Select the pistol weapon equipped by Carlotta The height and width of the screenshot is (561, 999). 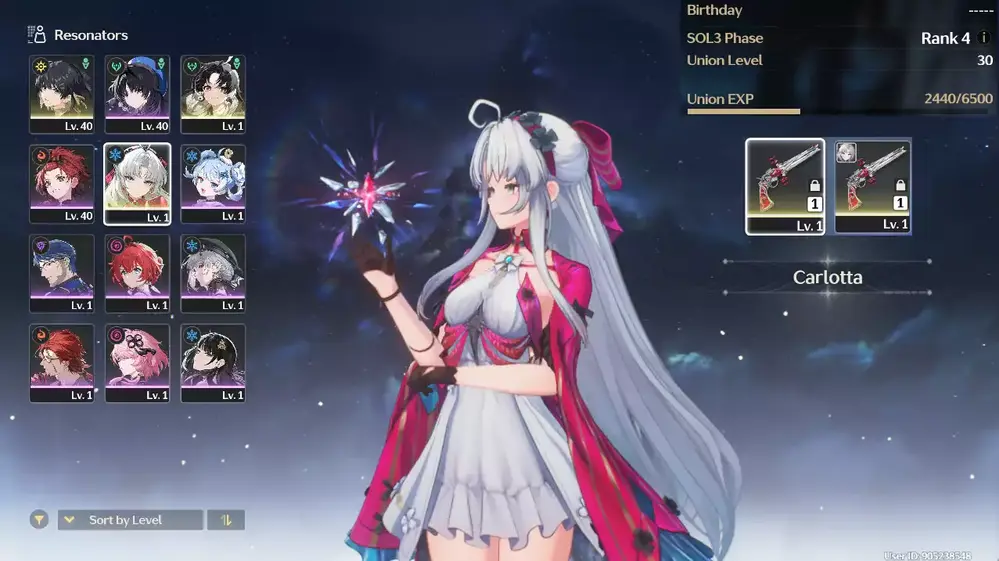pos(872,186)
